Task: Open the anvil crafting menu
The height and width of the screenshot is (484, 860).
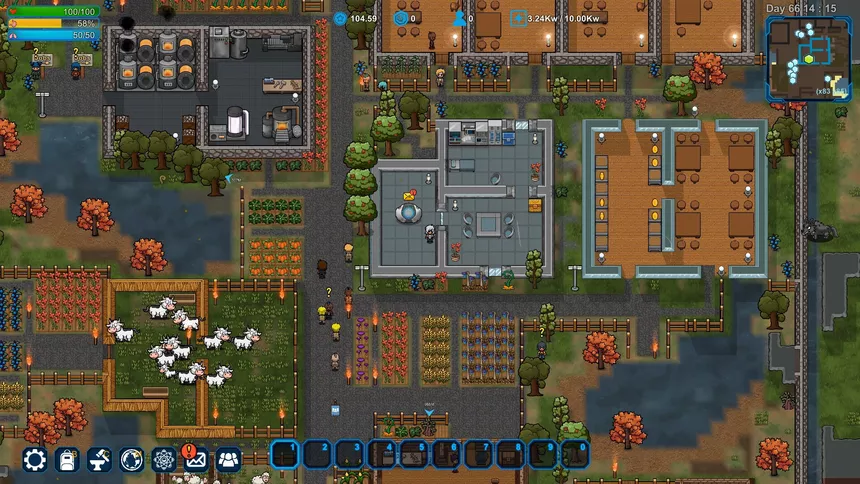Action: pyautogui.click(x=100, y=459)
